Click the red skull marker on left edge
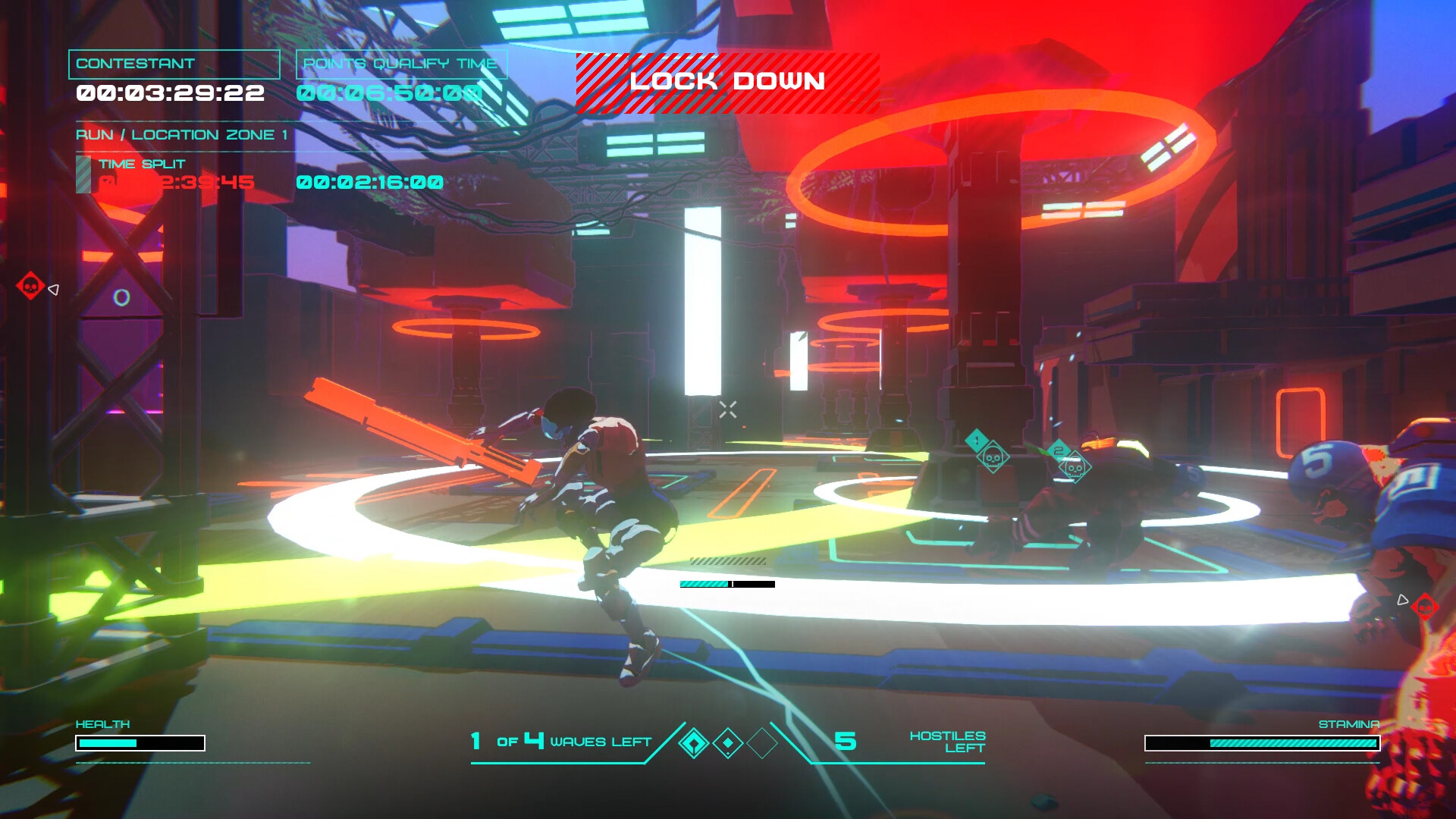Image resolution: width=1456 pixels, height=819 pixels. pyautogui.click(x=29, y=287)
